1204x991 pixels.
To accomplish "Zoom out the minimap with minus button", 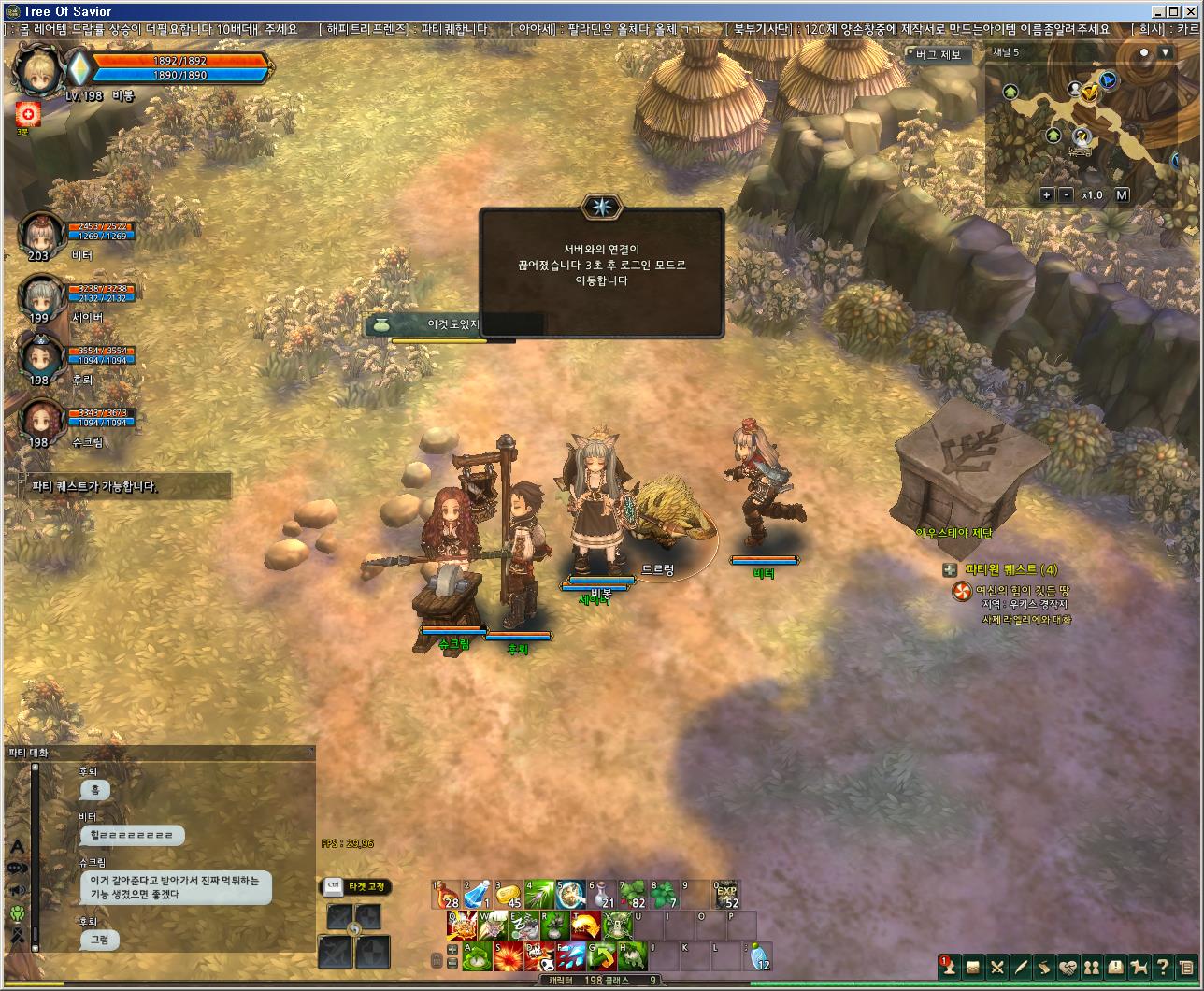I will pyautogui.click(x=1067, y=195).
